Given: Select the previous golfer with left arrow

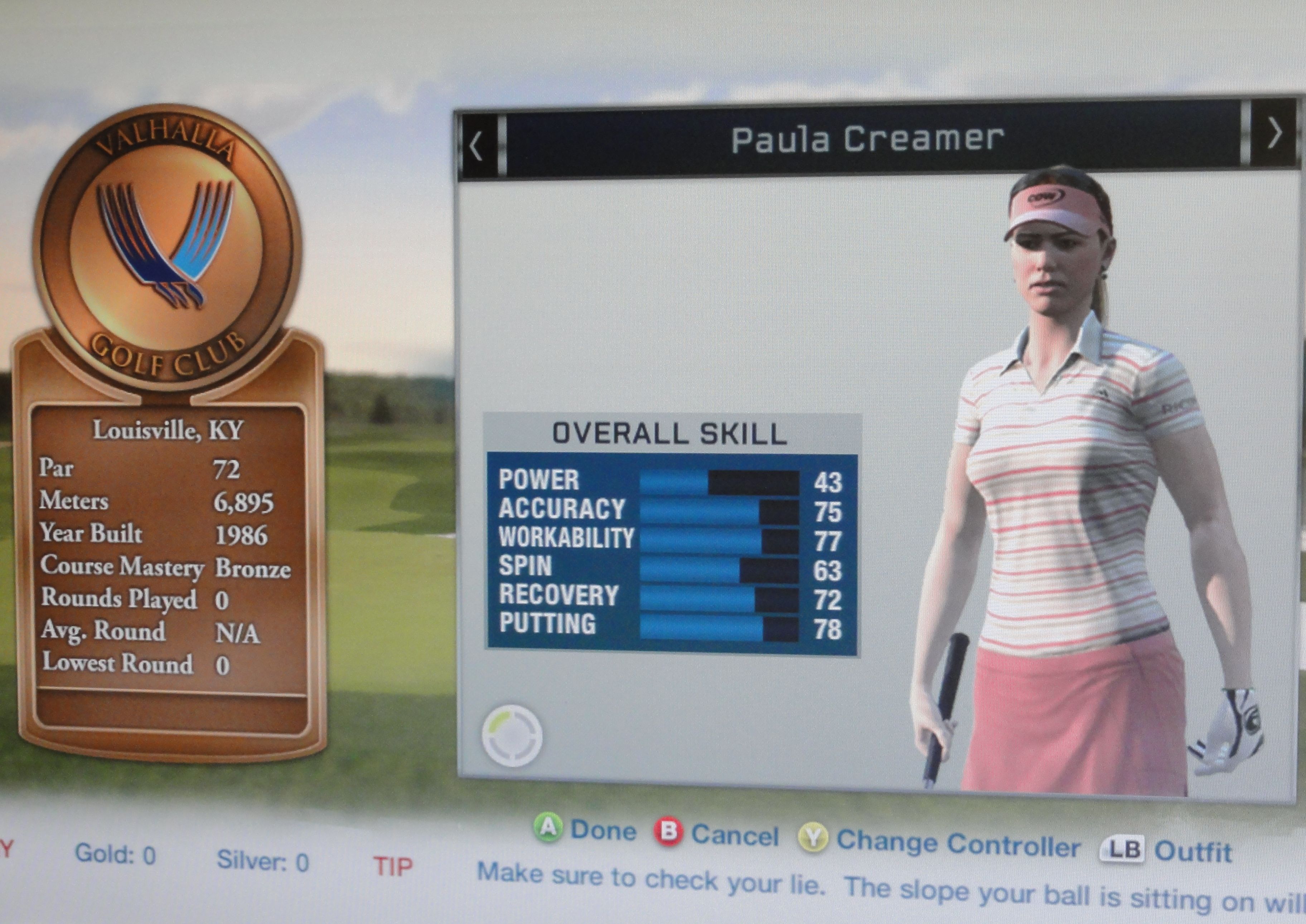Looking at the screenshot, I should point(477,147).
